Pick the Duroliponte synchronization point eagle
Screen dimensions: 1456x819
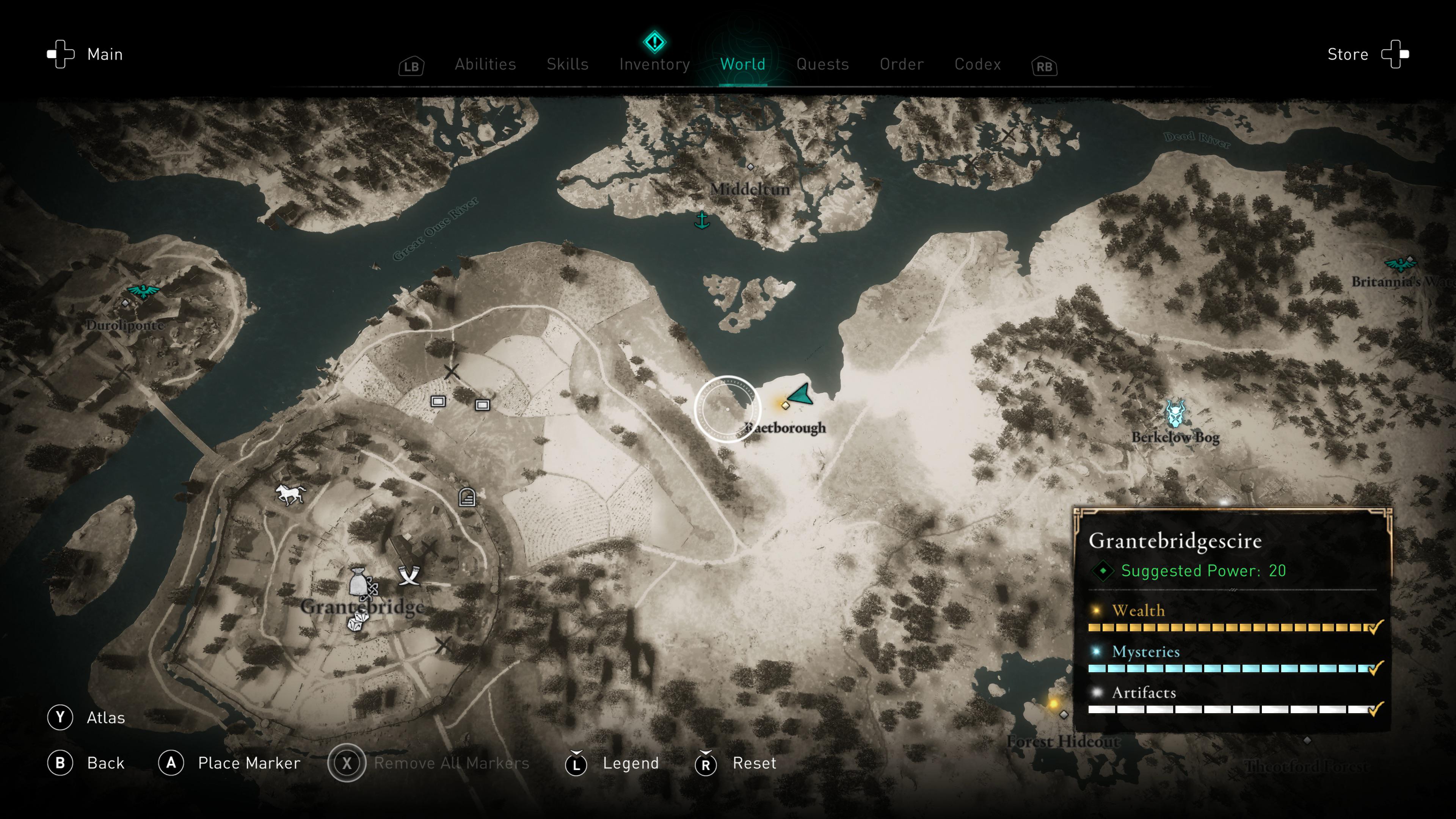(x=143, y=290)
